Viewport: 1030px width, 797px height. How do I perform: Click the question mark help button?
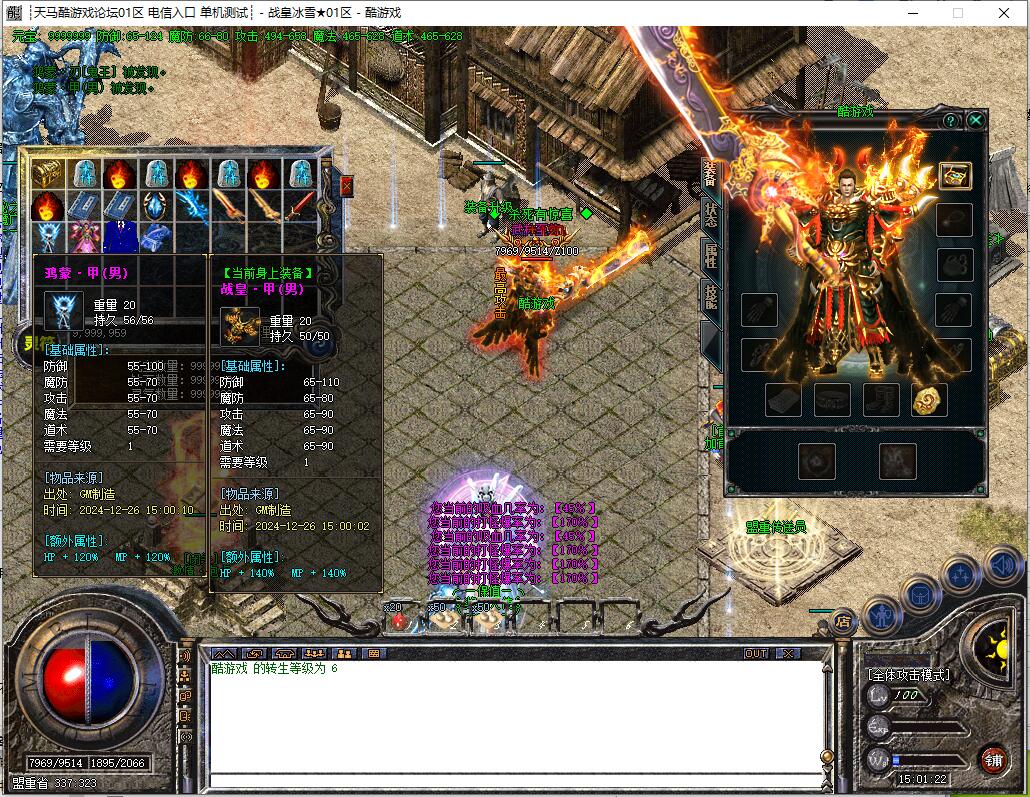coord(950,121)
